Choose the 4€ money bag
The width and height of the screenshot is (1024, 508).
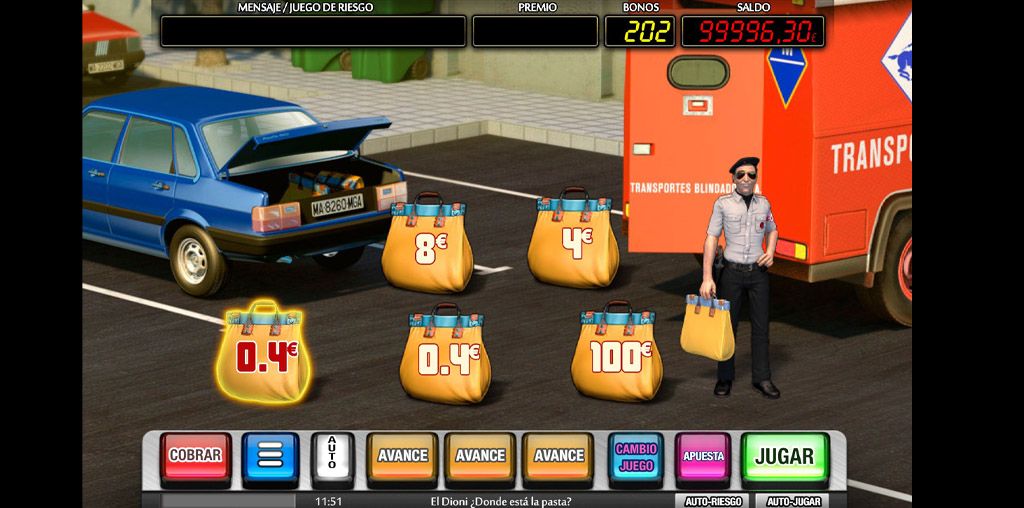click(x=574, y=241)
